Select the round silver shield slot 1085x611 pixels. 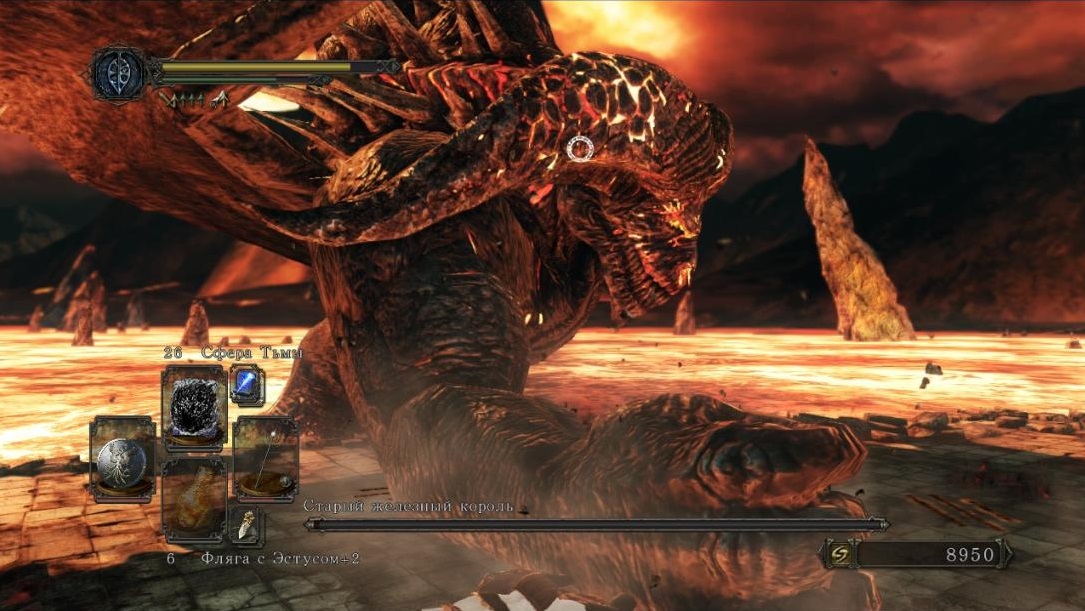click(x=122, y=459)
